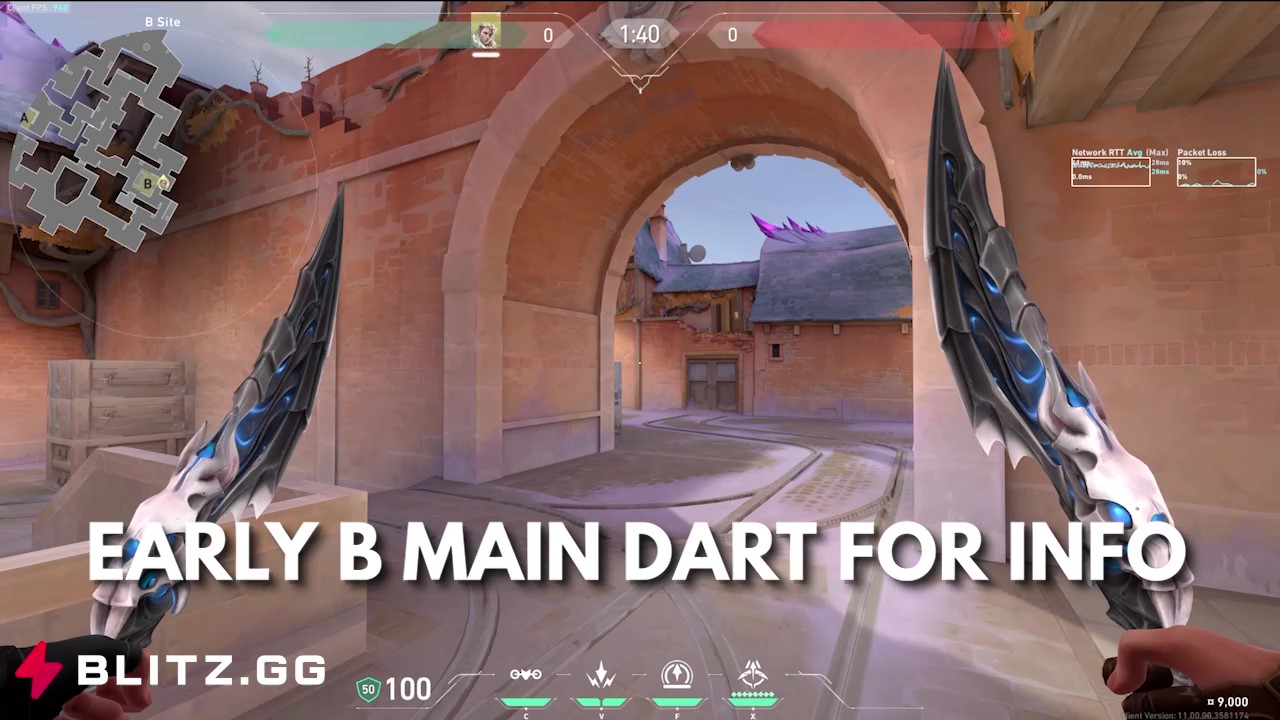The height and width of the screenshot is (720, 1280).
Task: Toggle the Network RTT graph overlay
Action: tap(1110, 170)
